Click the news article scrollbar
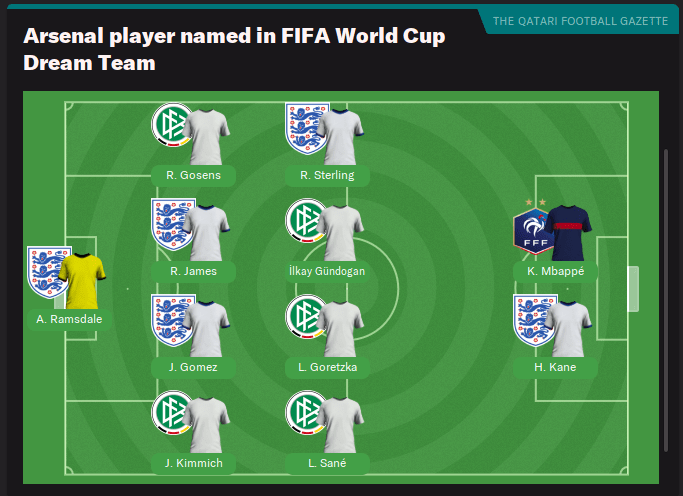The height and width of the screenshot is (496, 683). point(666,300)
